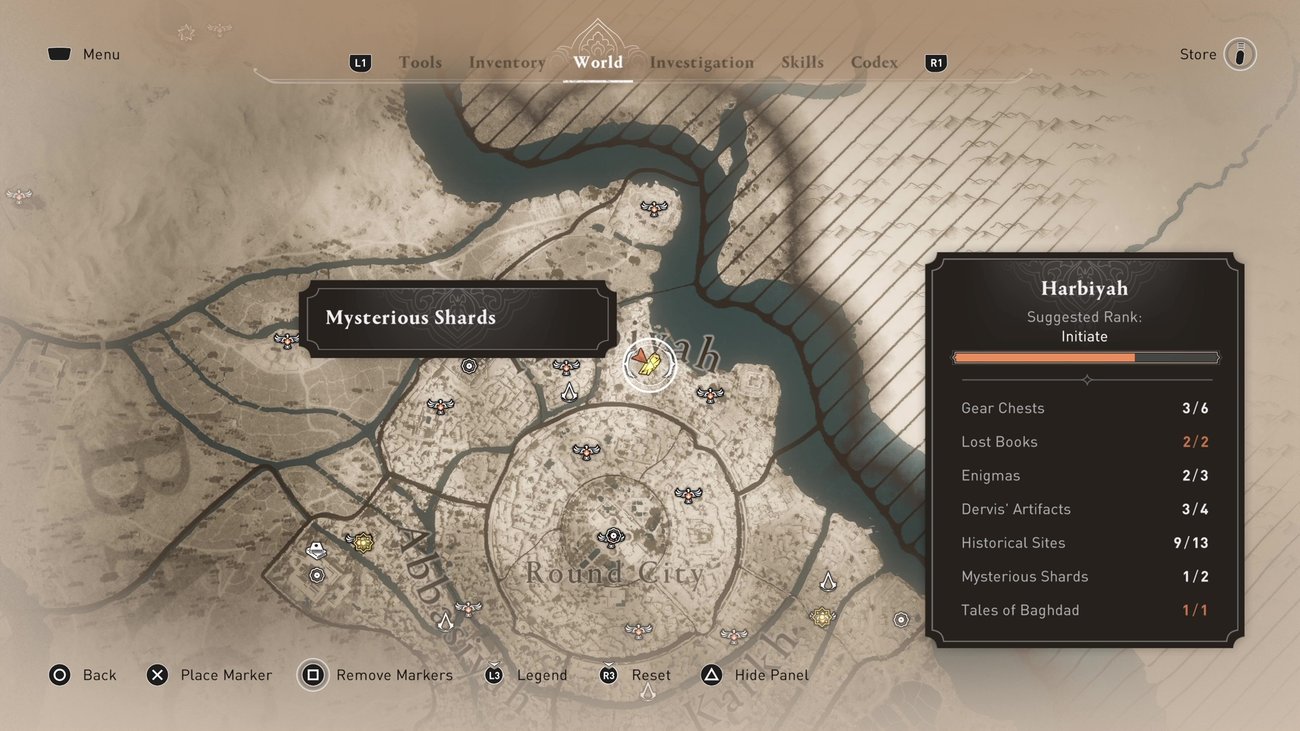
Task: Show the map Legend
Action: click(x=526, y=675)
